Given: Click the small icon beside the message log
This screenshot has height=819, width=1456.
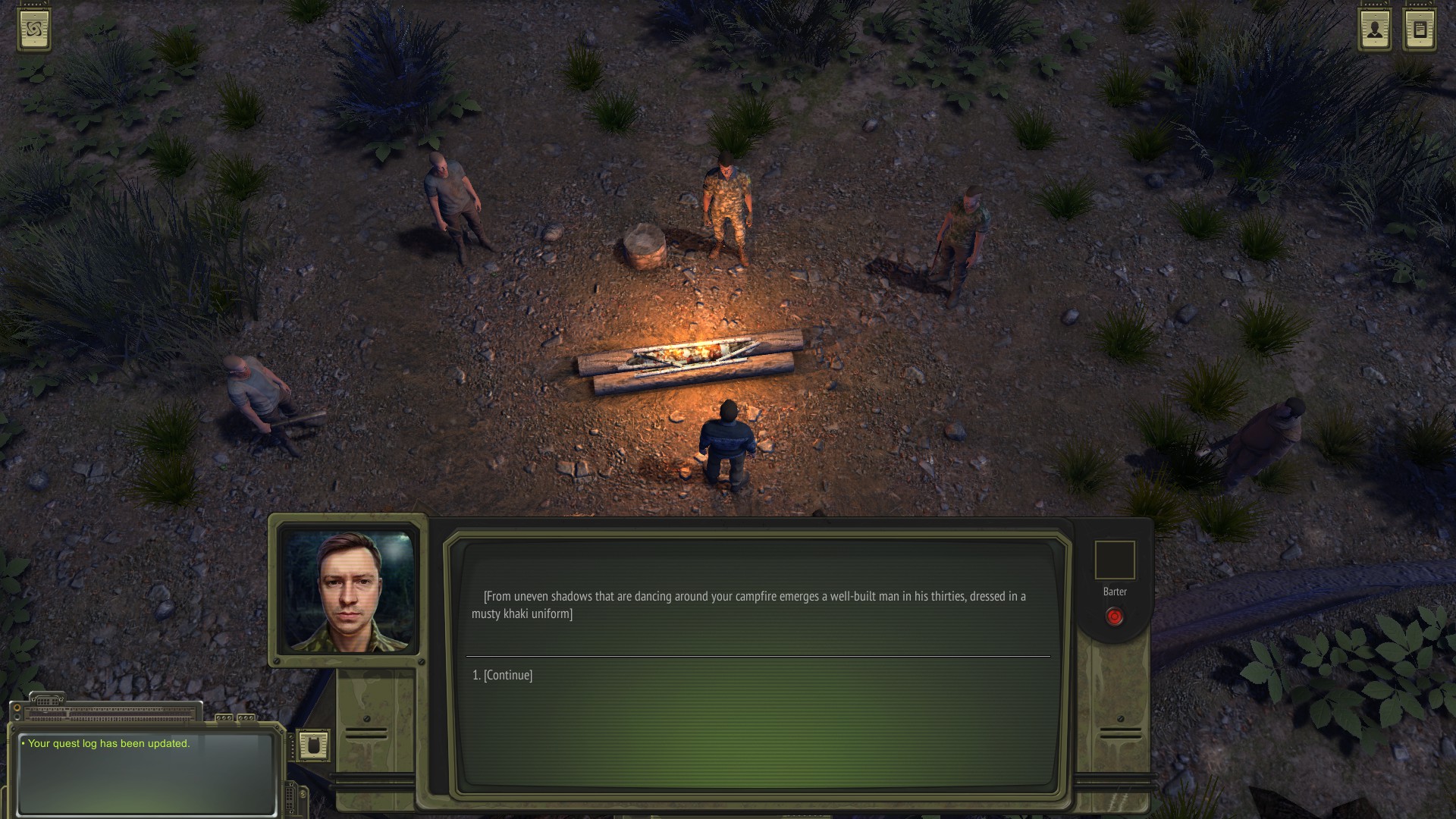Looking at the screenshot, I should tap(312, 745).
